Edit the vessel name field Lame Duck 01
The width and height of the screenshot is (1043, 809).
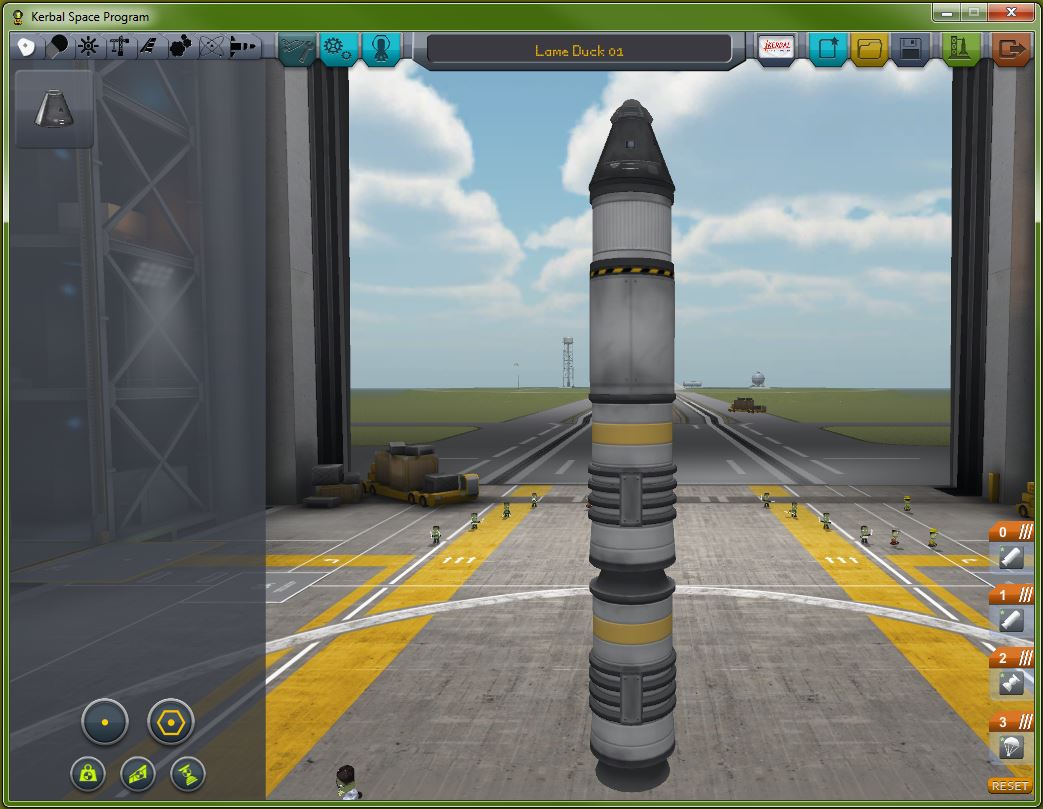coord(579,50)
